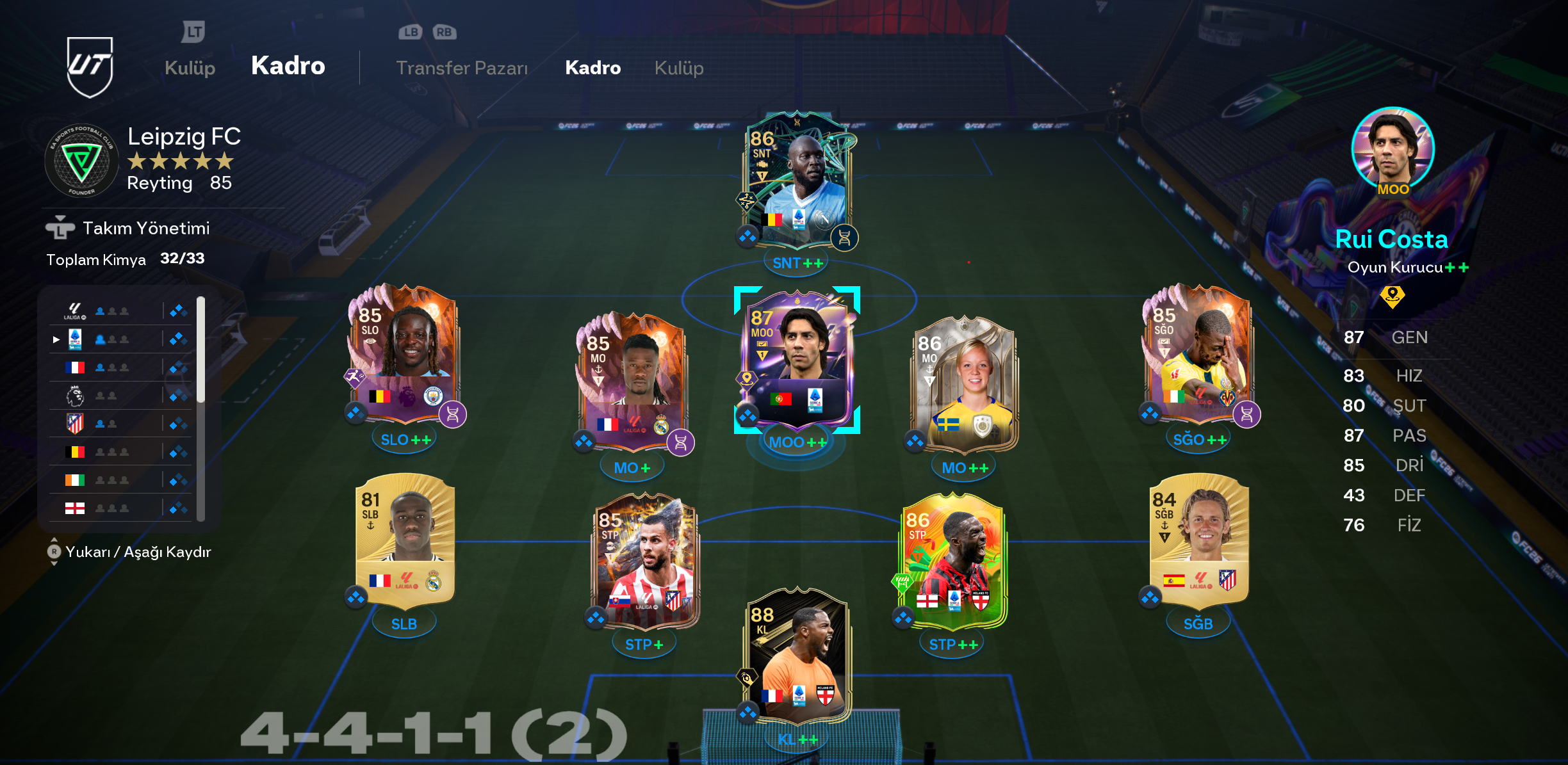Select the 85 STP Atlético defender card
The height and width of the screenshot is (765, 1568).
645,560
